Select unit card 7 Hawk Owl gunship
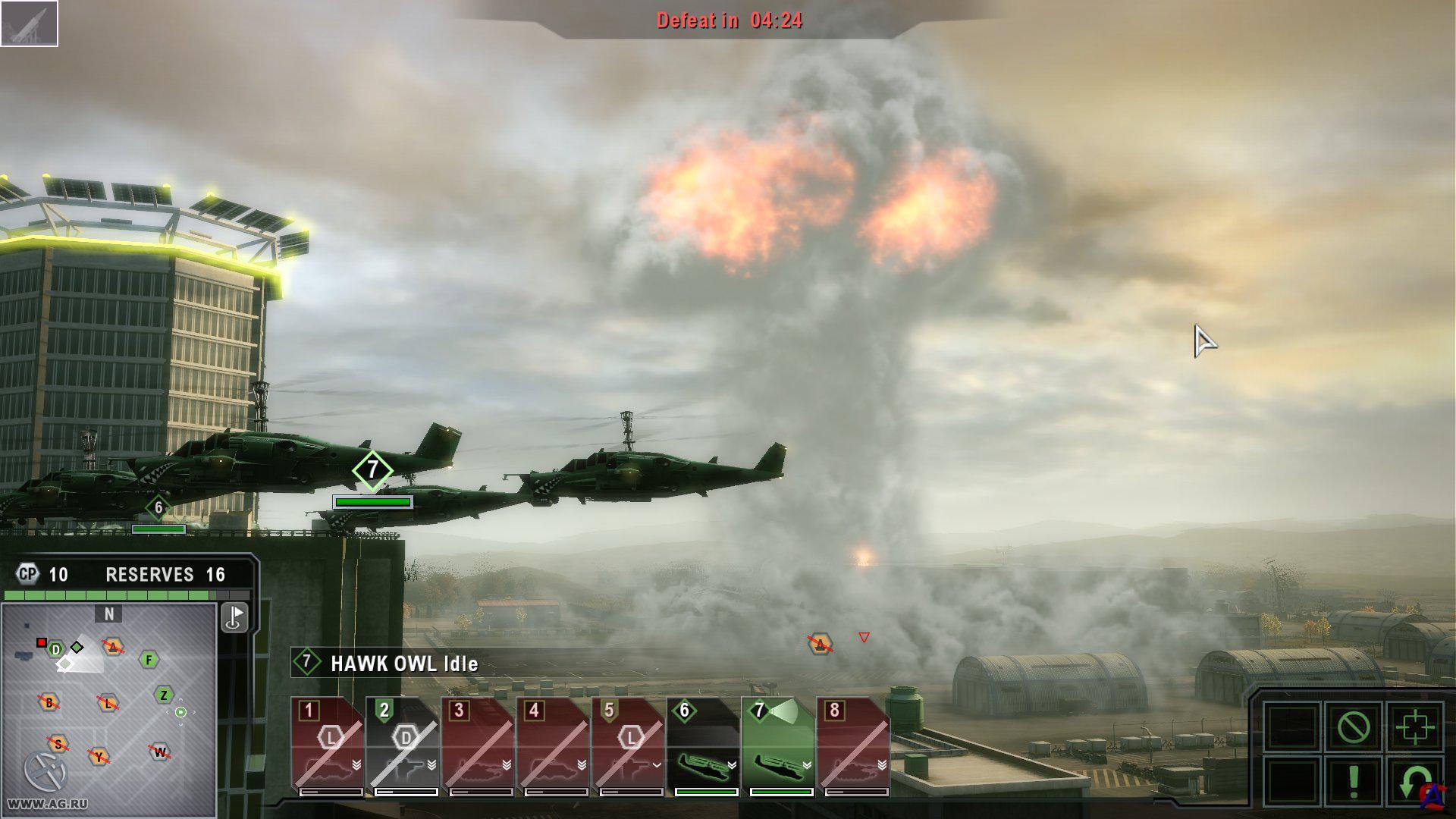The image size is (1456, 819). [x=778, y=747]
